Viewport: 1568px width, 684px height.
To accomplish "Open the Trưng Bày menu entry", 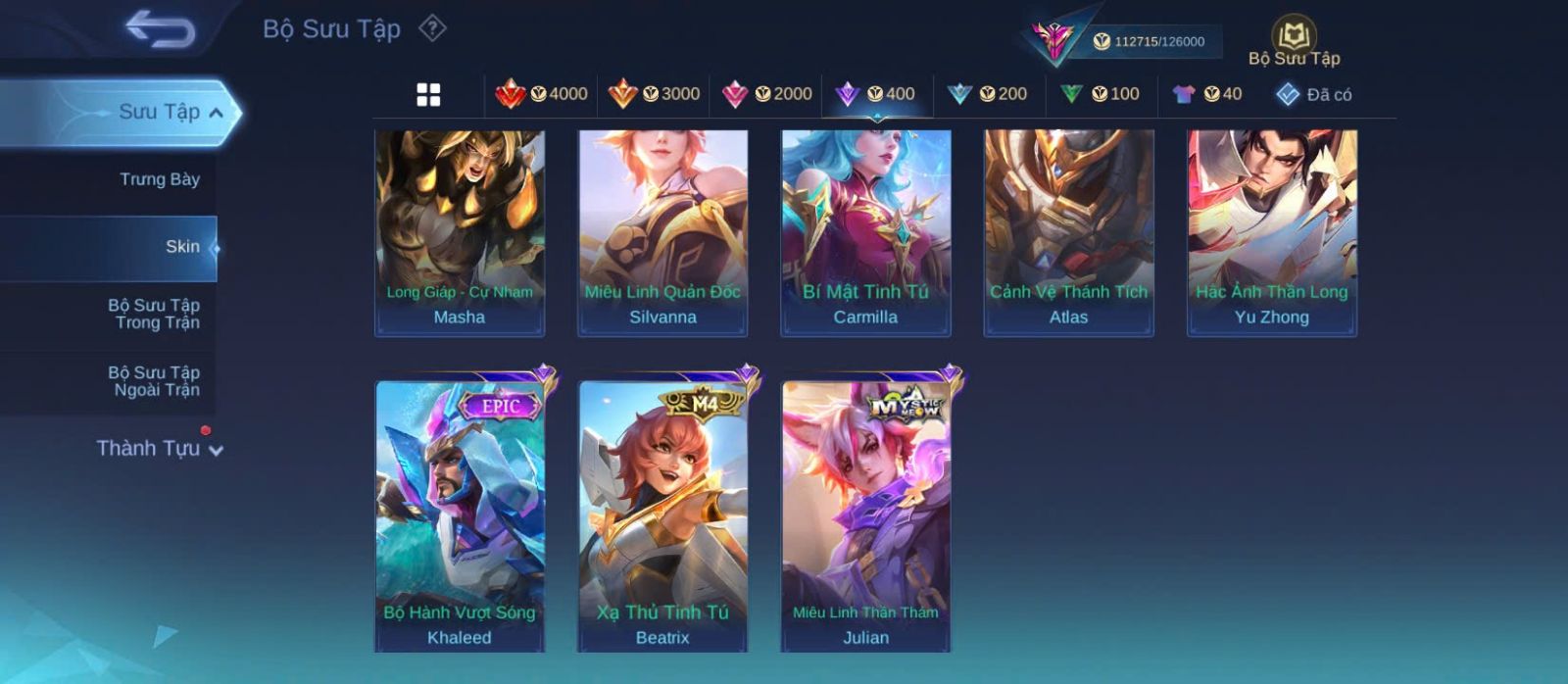I will point(159,179).
